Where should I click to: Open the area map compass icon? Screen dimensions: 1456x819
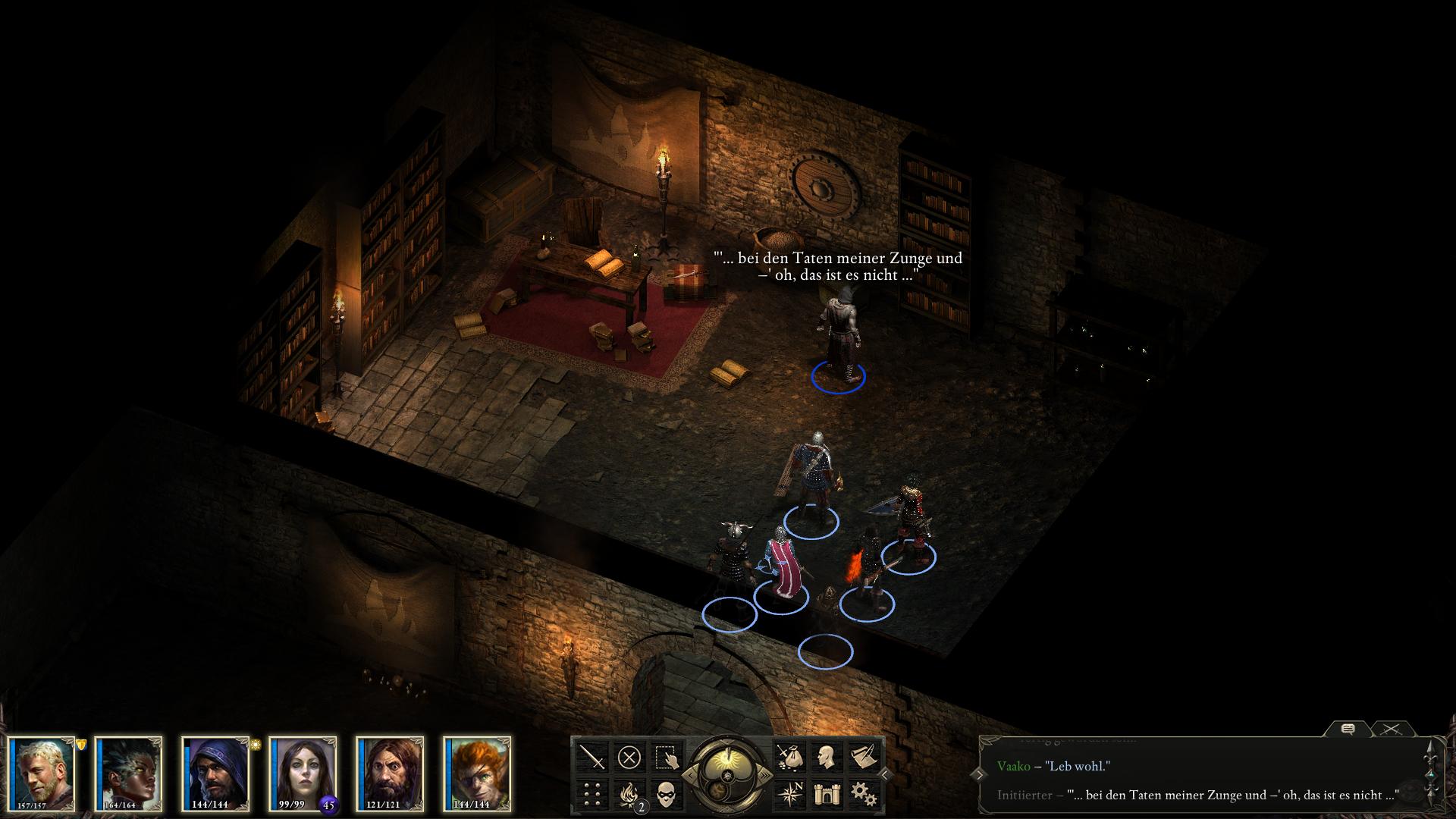tap(789, 794)
